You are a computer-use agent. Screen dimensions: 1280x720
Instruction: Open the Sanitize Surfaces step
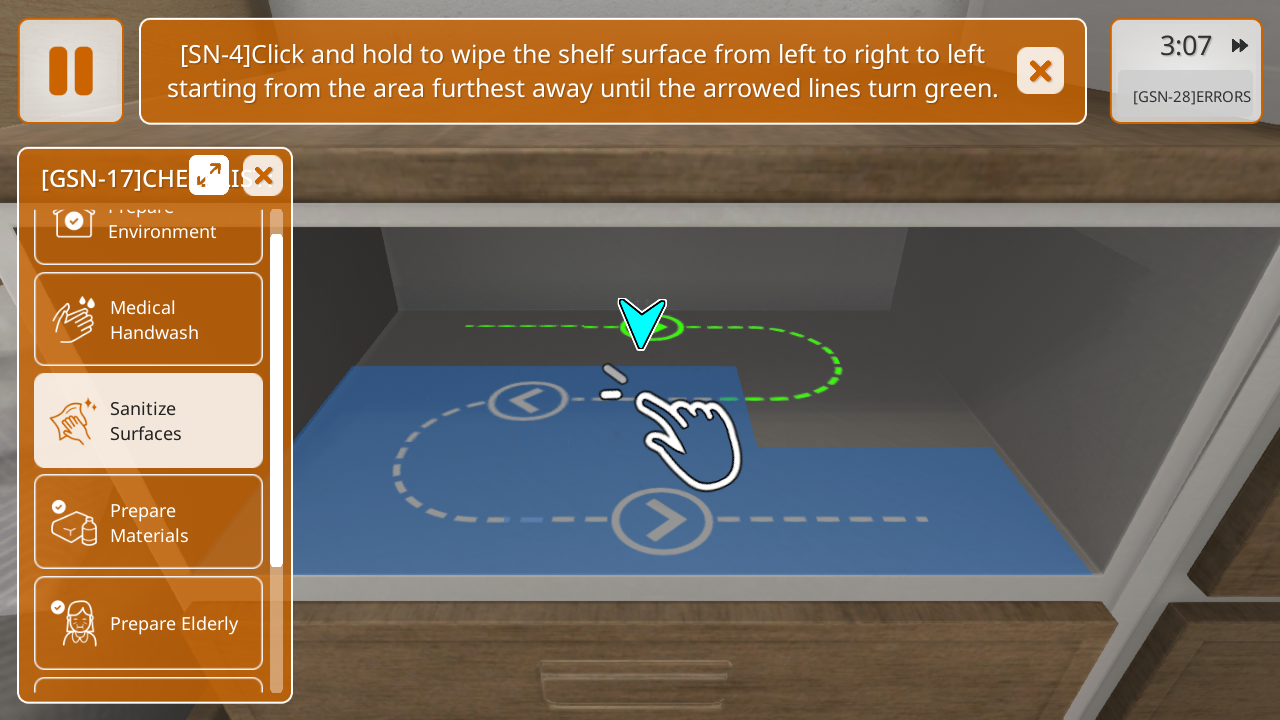[148, 421]
